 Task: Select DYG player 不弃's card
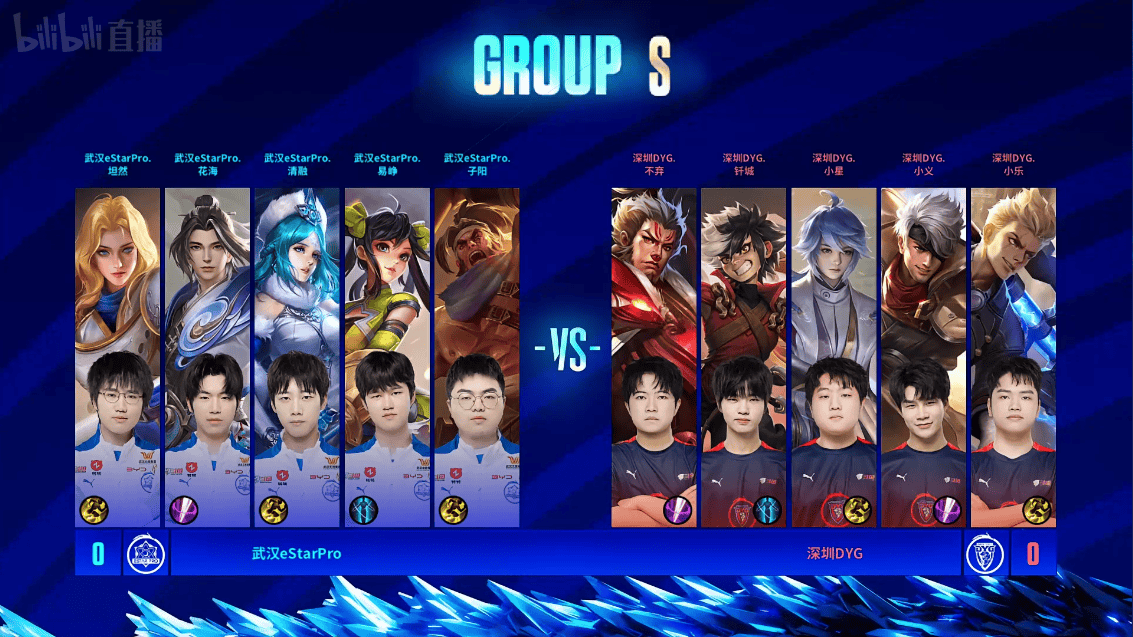point(654,357)
